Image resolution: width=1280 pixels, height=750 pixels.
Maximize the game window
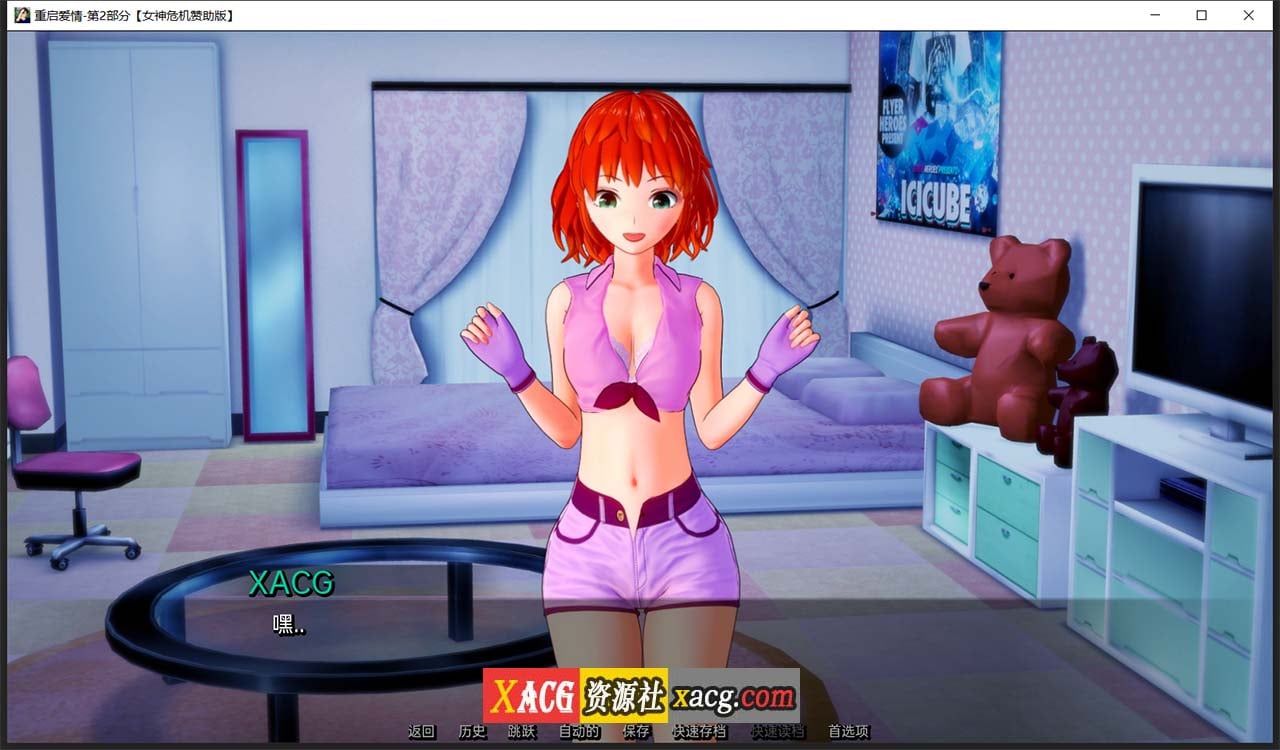1199,15
